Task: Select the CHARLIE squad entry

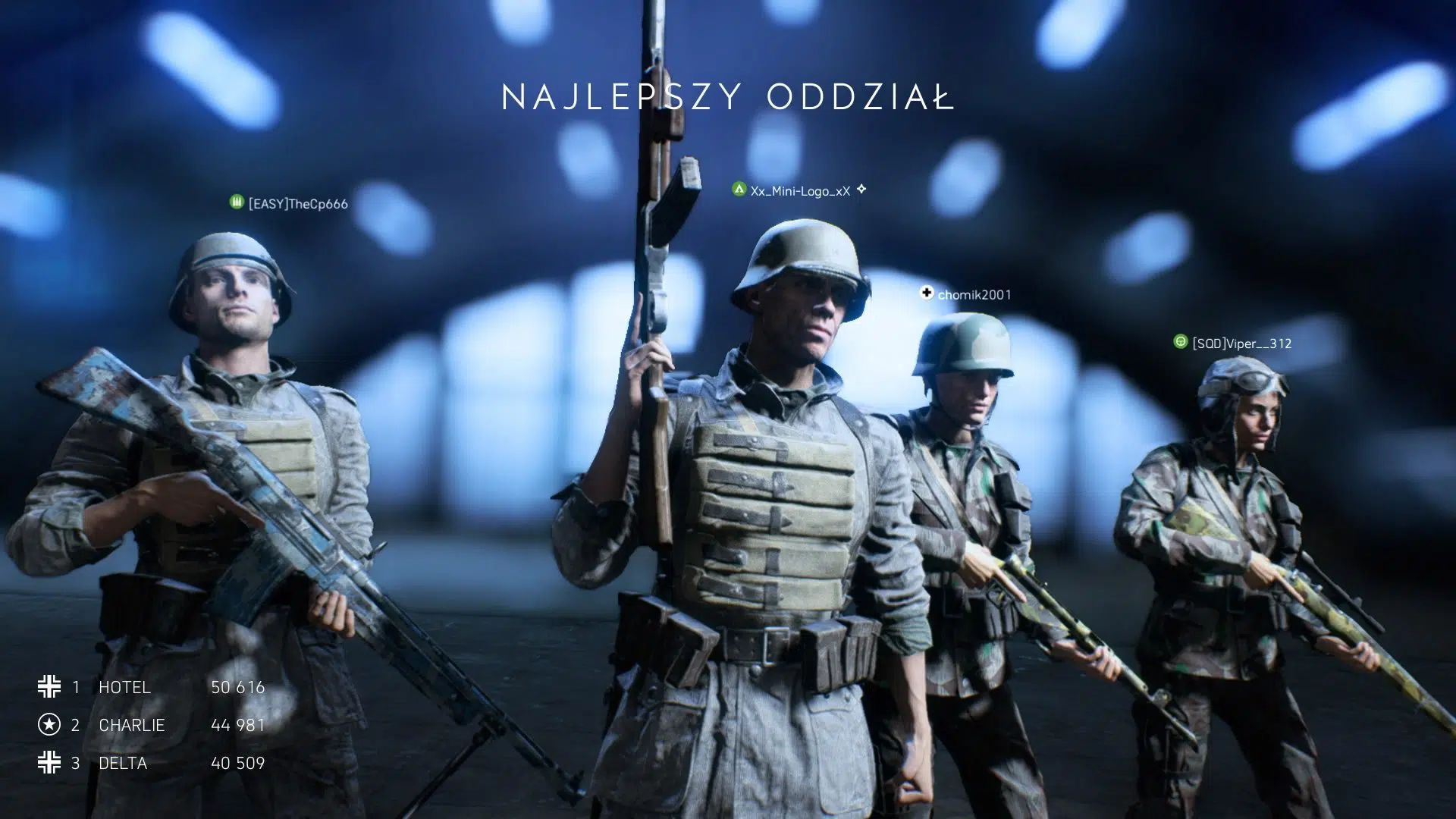Action: point(130,725)
